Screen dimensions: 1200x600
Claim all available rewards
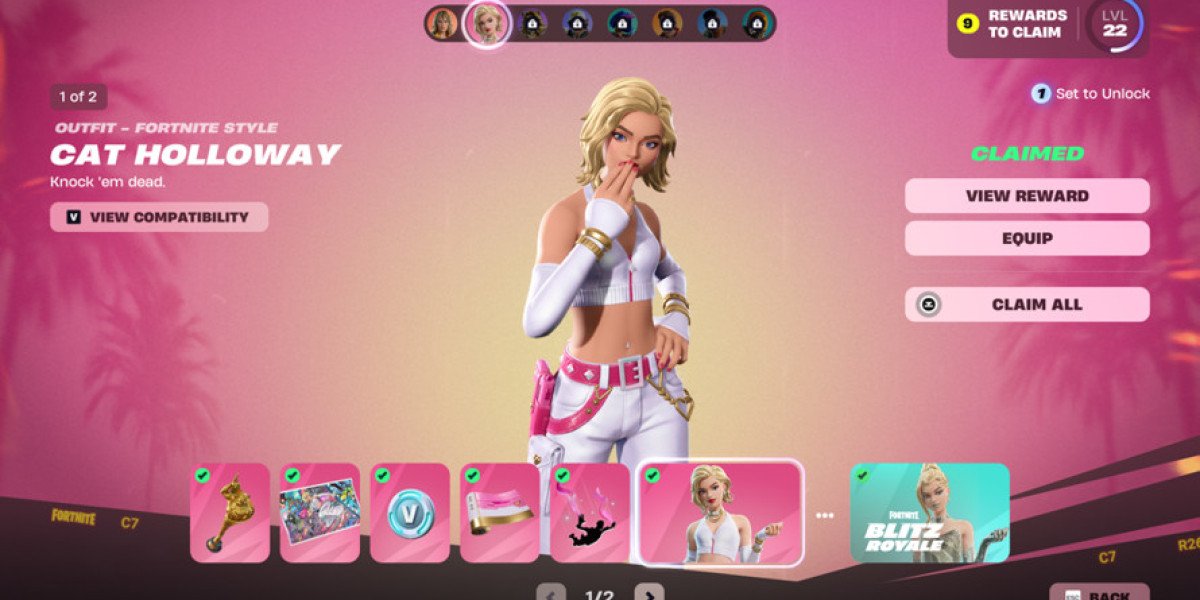(x=1027, y=305)
